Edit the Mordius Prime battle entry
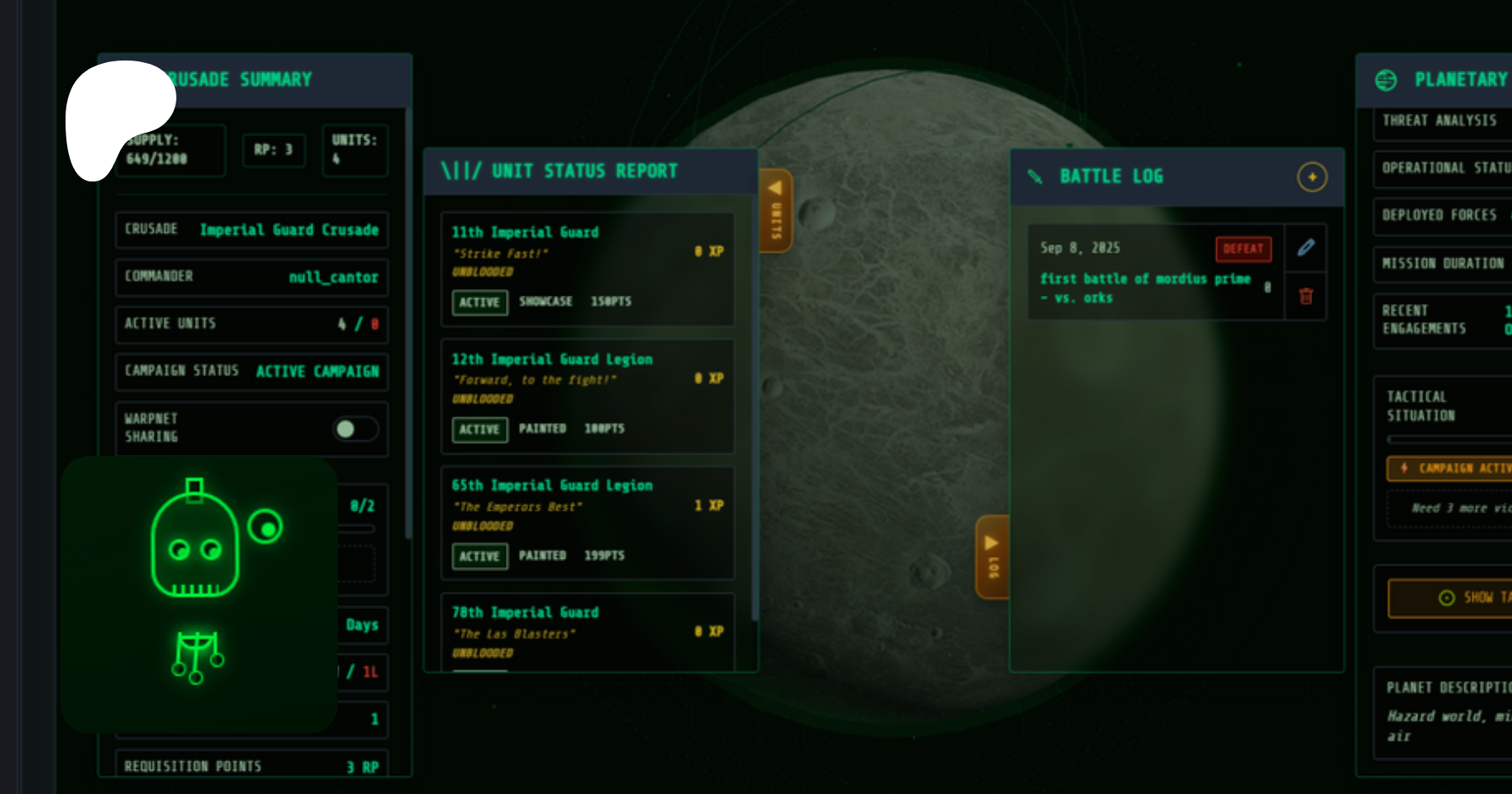The image size is (1512, 794). pyautogui.click(x=1305, y=248)
